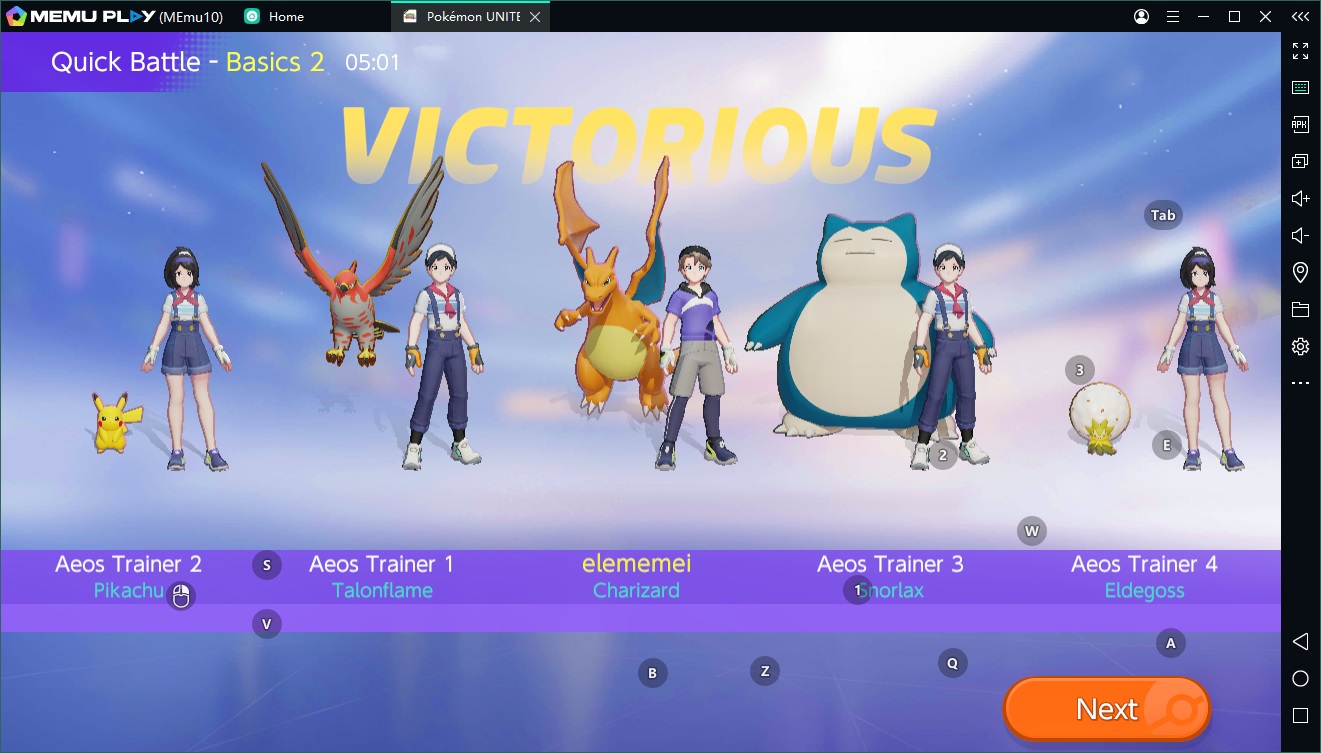The image size is (1321, 753).
Task: Open the Multi-Instance manager icon
Action: coord(1300,160)
